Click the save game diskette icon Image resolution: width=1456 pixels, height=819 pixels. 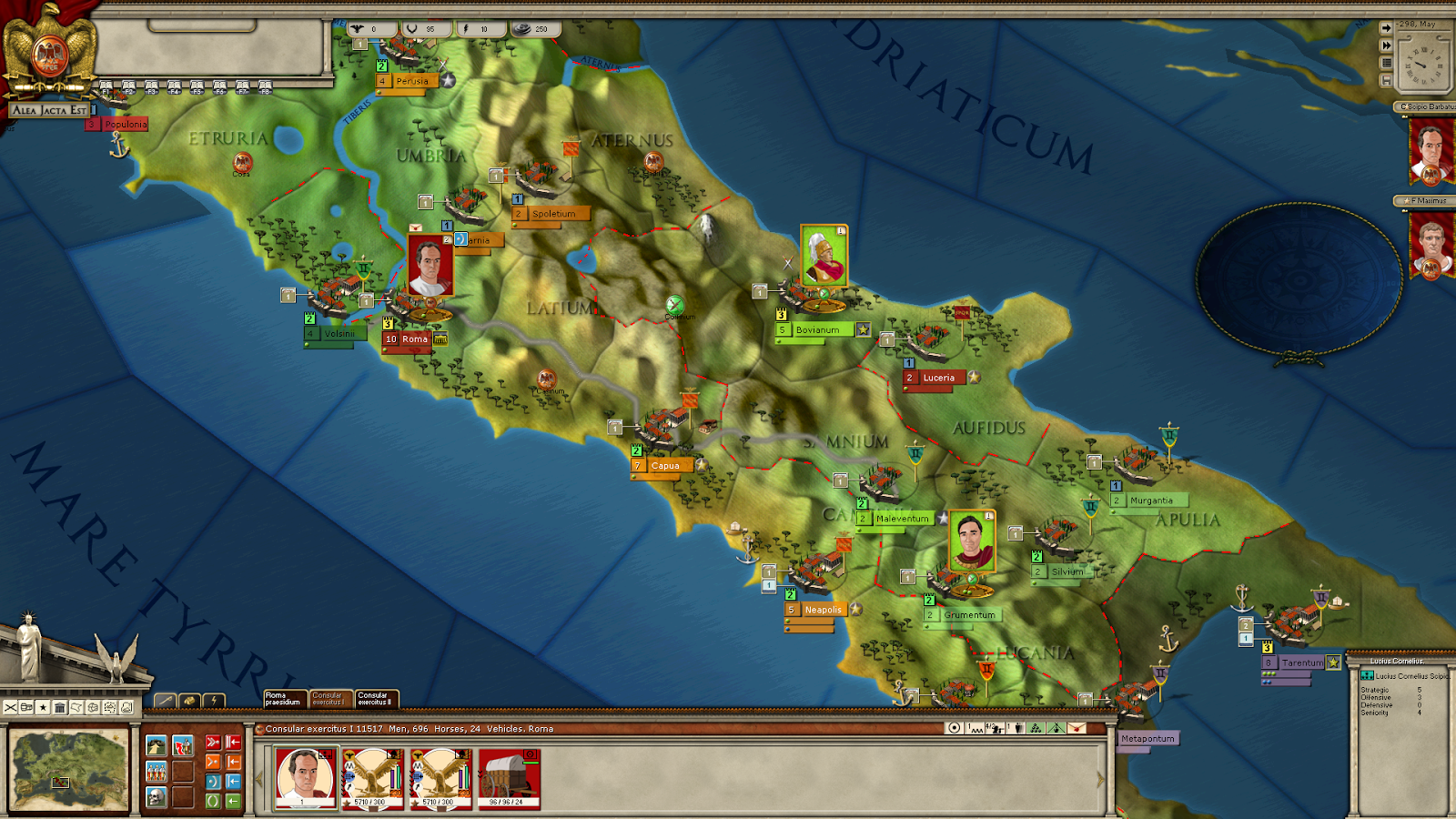(x=1387, y=78)
